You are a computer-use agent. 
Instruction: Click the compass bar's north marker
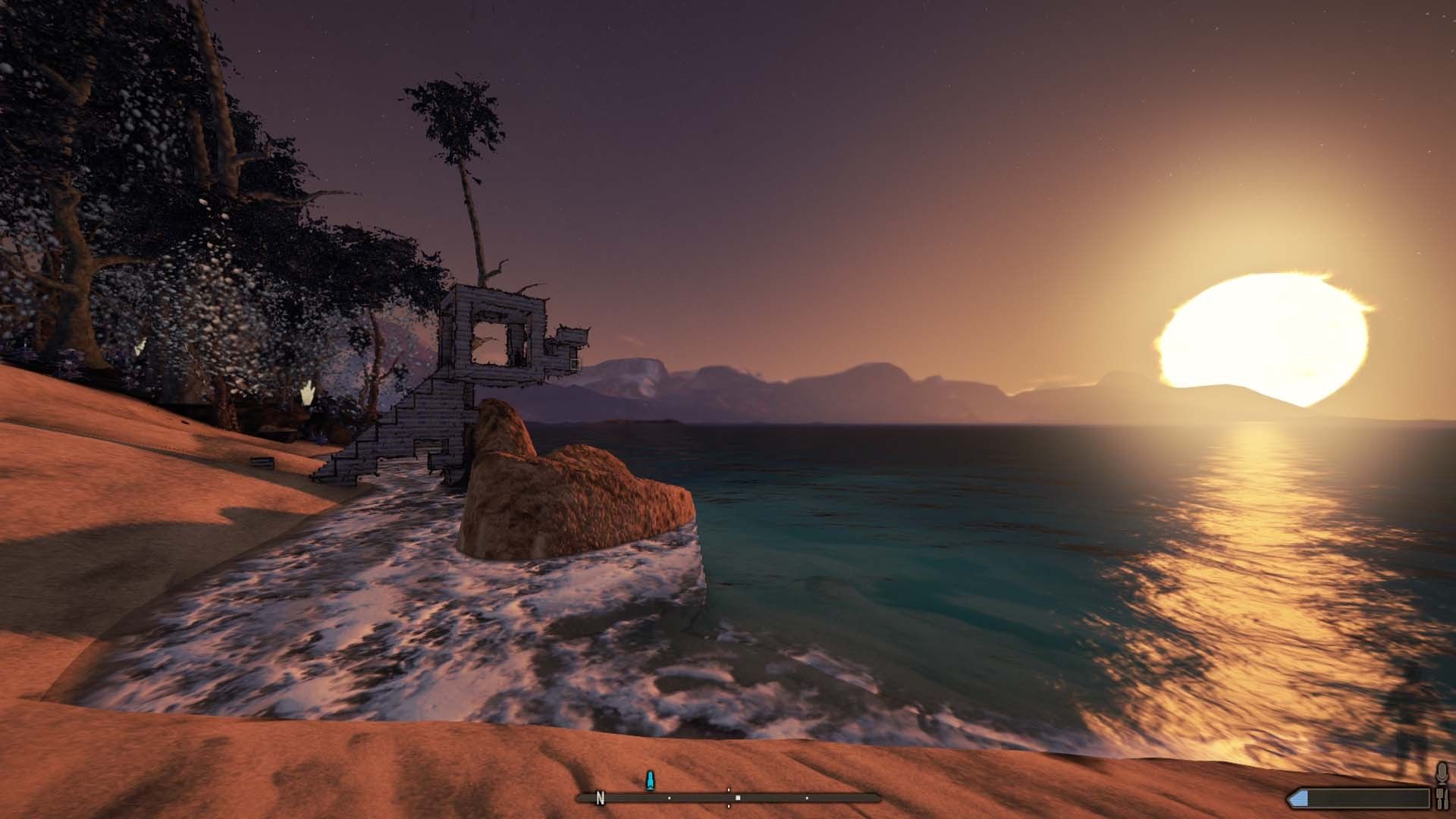601,798
